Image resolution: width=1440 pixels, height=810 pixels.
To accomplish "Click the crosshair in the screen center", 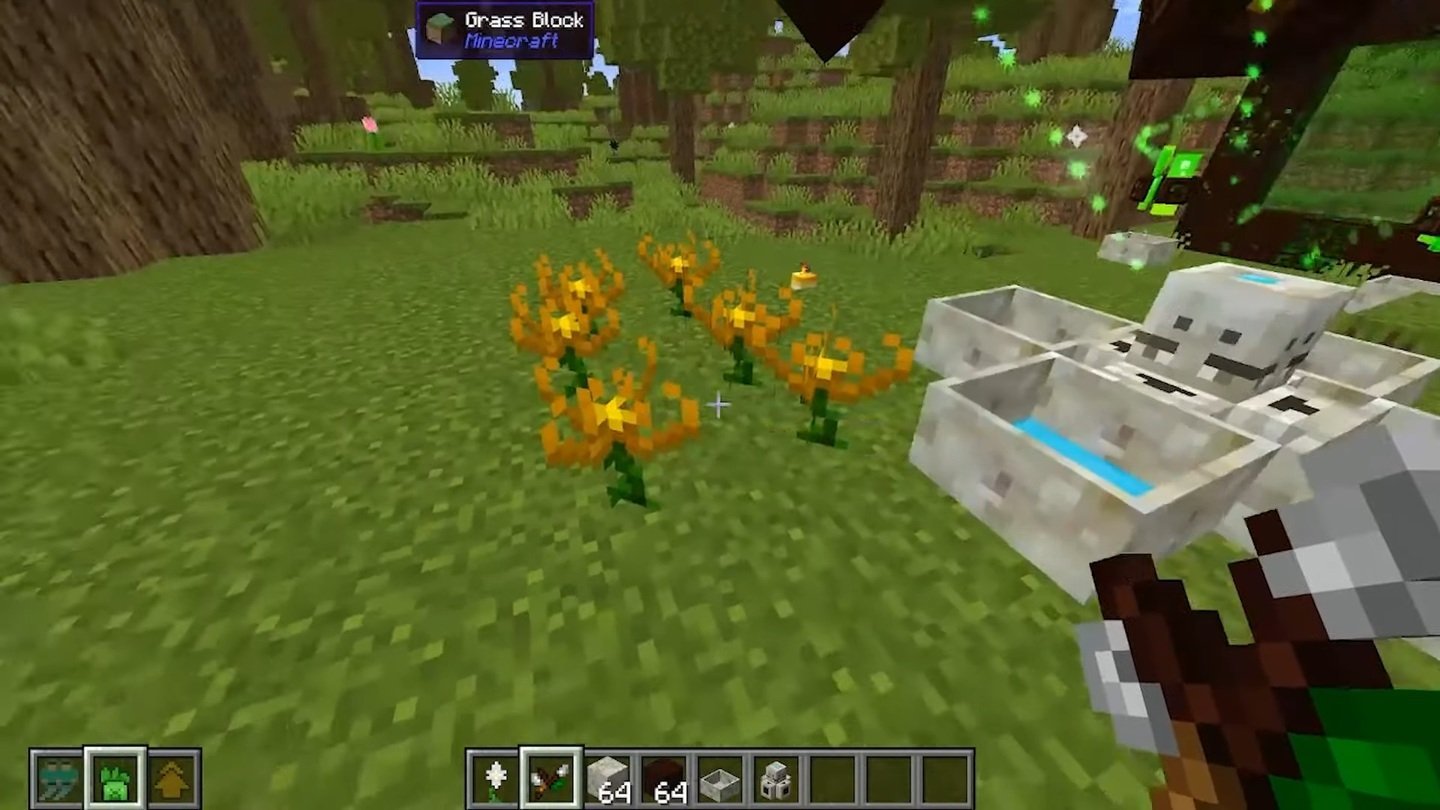I will [720, 405].
